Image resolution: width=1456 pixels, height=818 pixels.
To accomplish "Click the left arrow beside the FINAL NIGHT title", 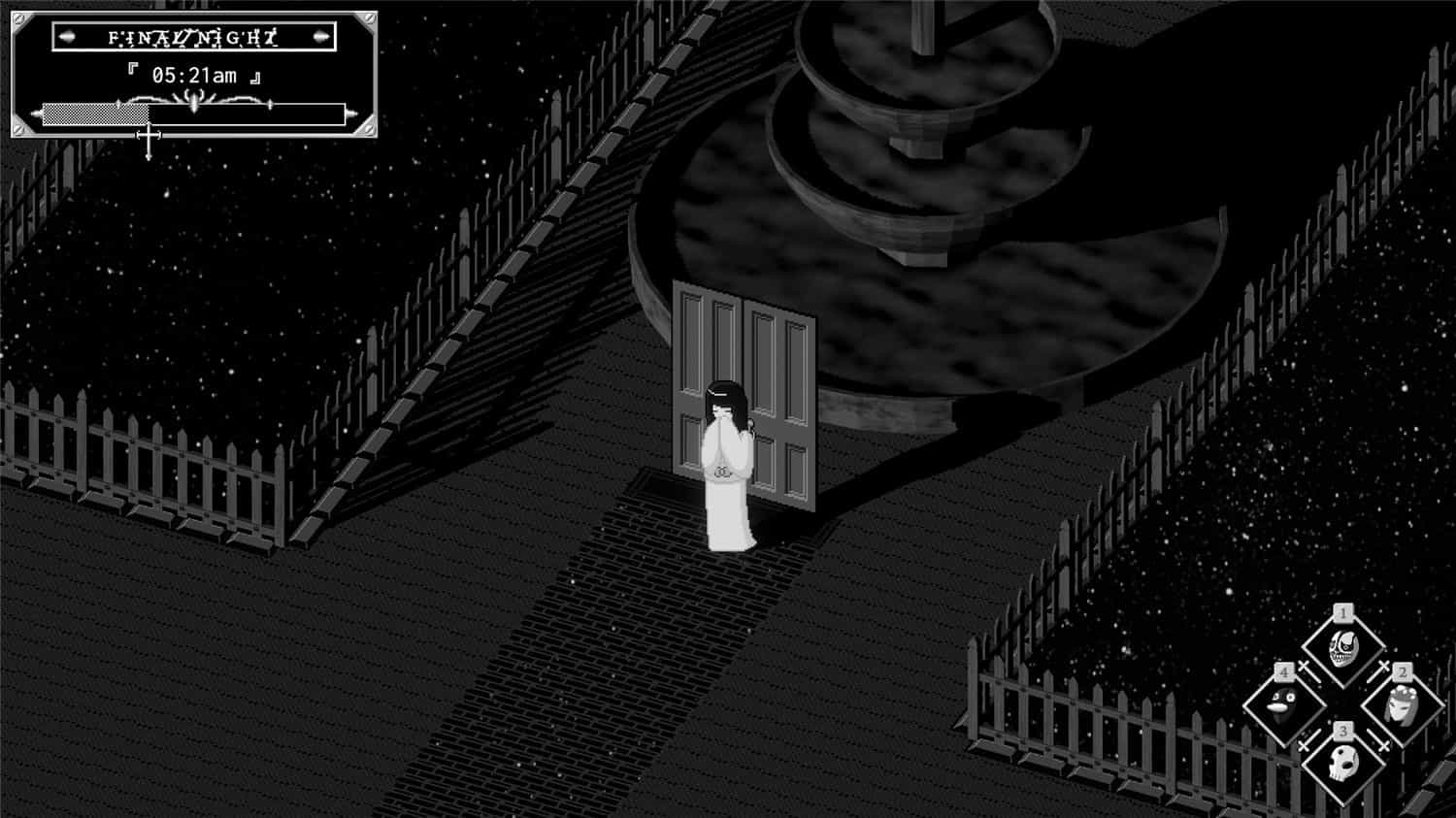I will (66, 37).
